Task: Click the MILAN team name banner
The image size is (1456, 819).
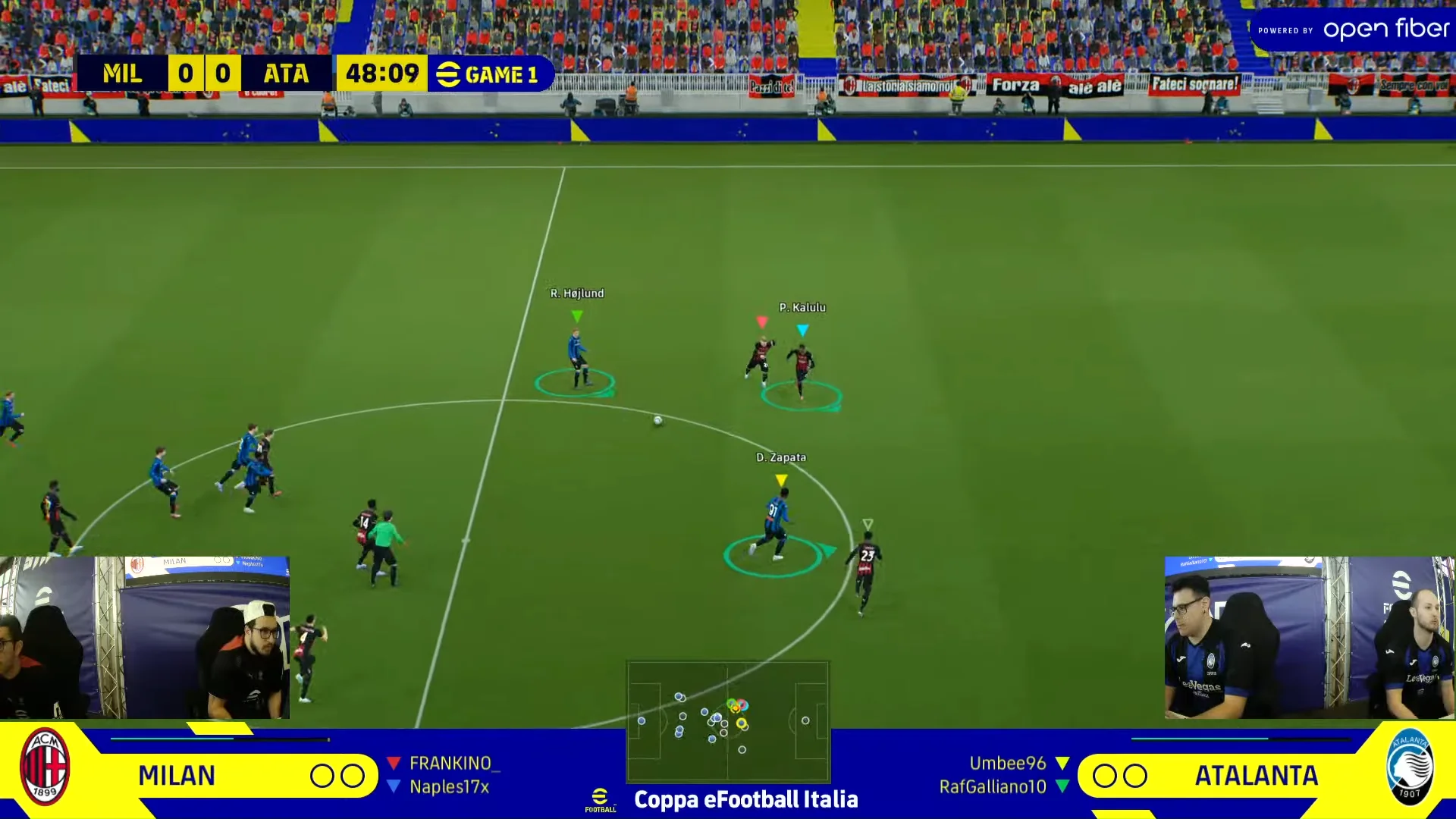Action: pos(176,775)
